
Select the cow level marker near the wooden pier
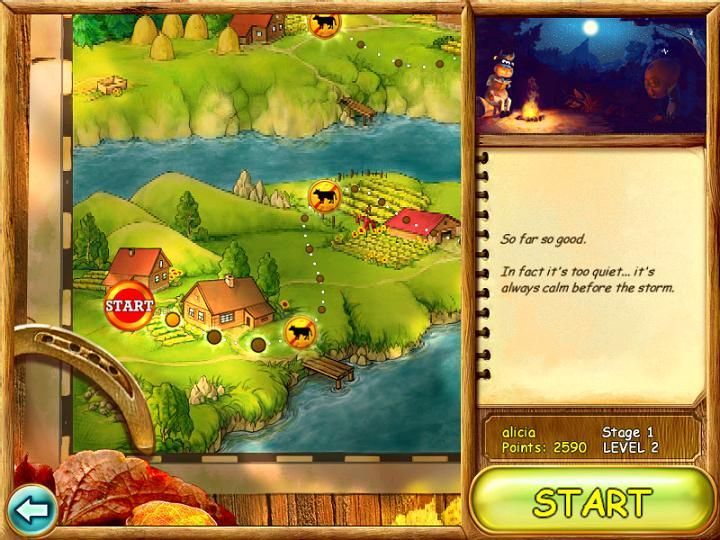tap(299, 331)
